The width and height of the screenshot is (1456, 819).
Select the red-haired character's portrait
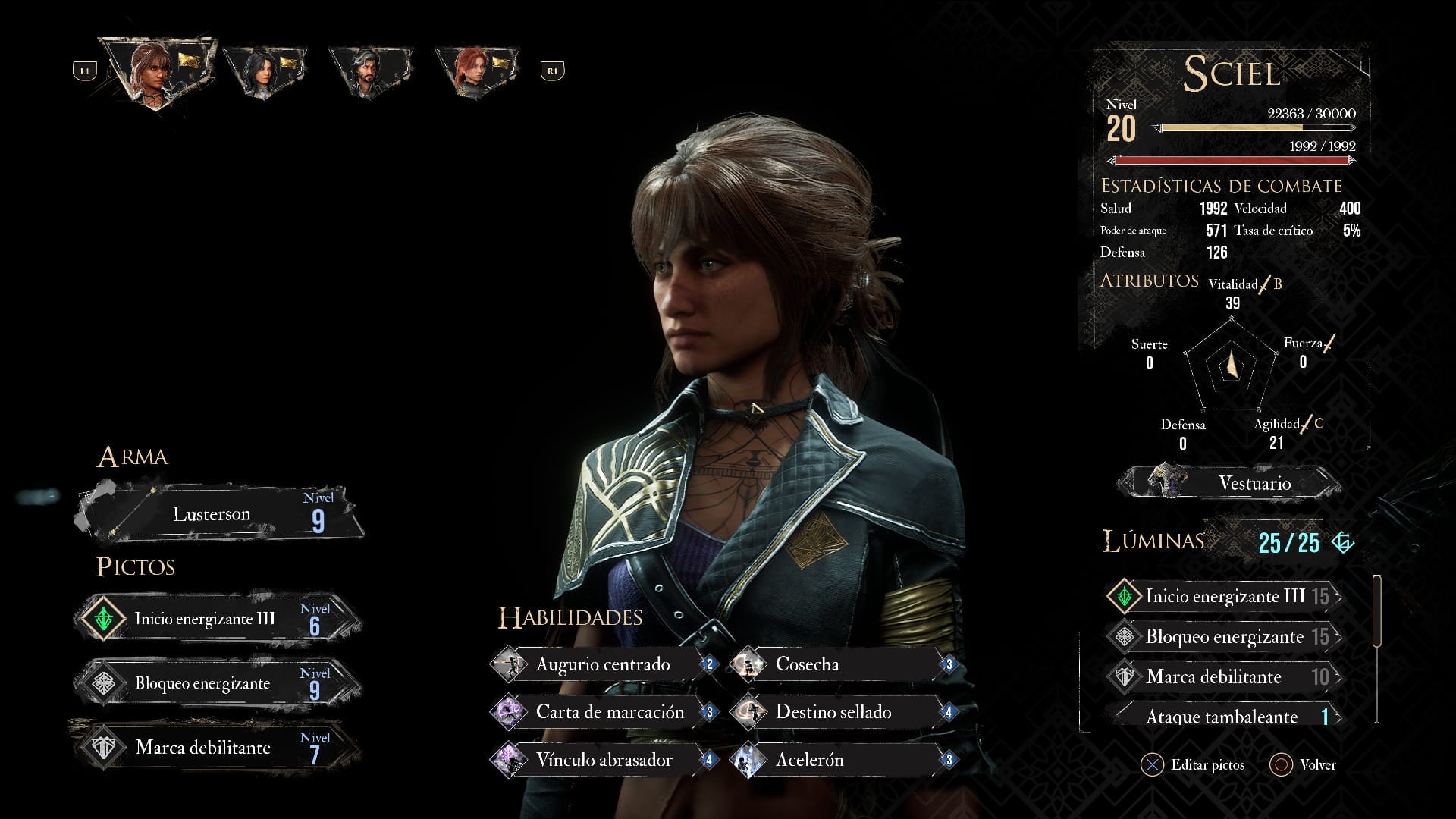coord(476,71)
